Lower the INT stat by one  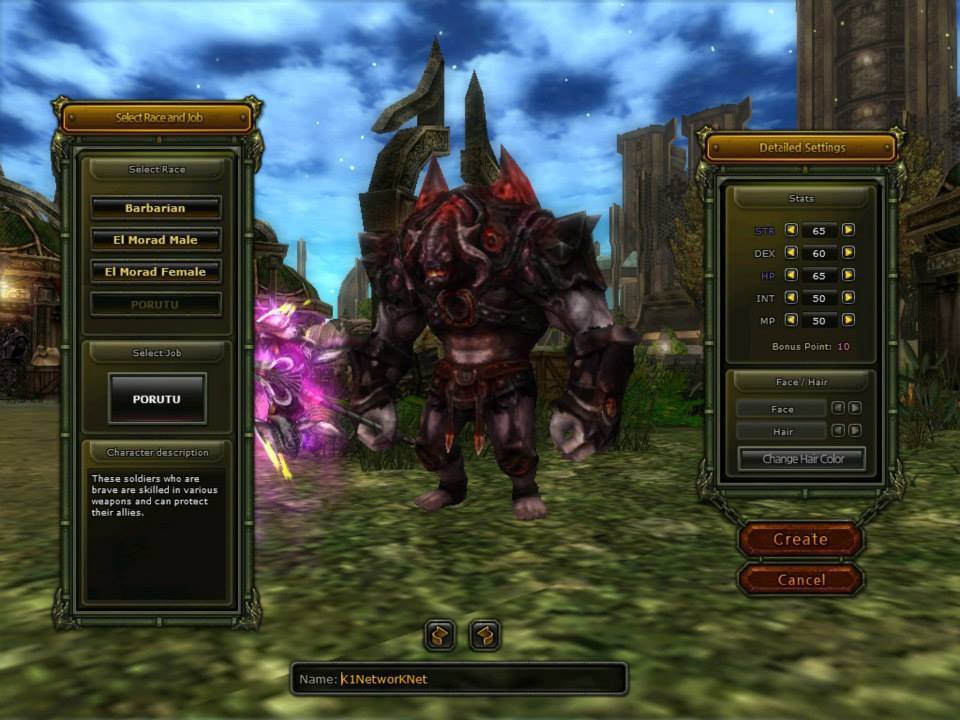(x=791, y=298)
